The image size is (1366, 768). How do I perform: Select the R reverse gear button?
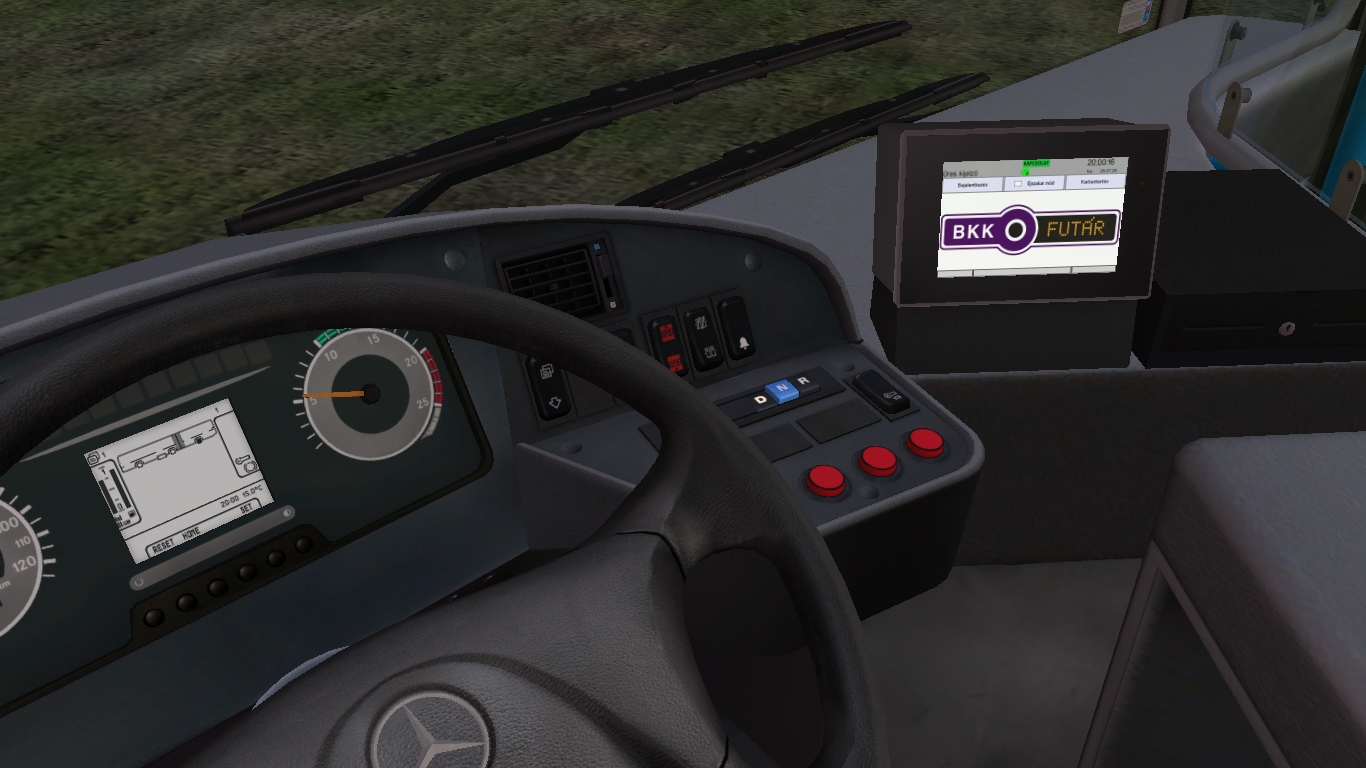803,381
